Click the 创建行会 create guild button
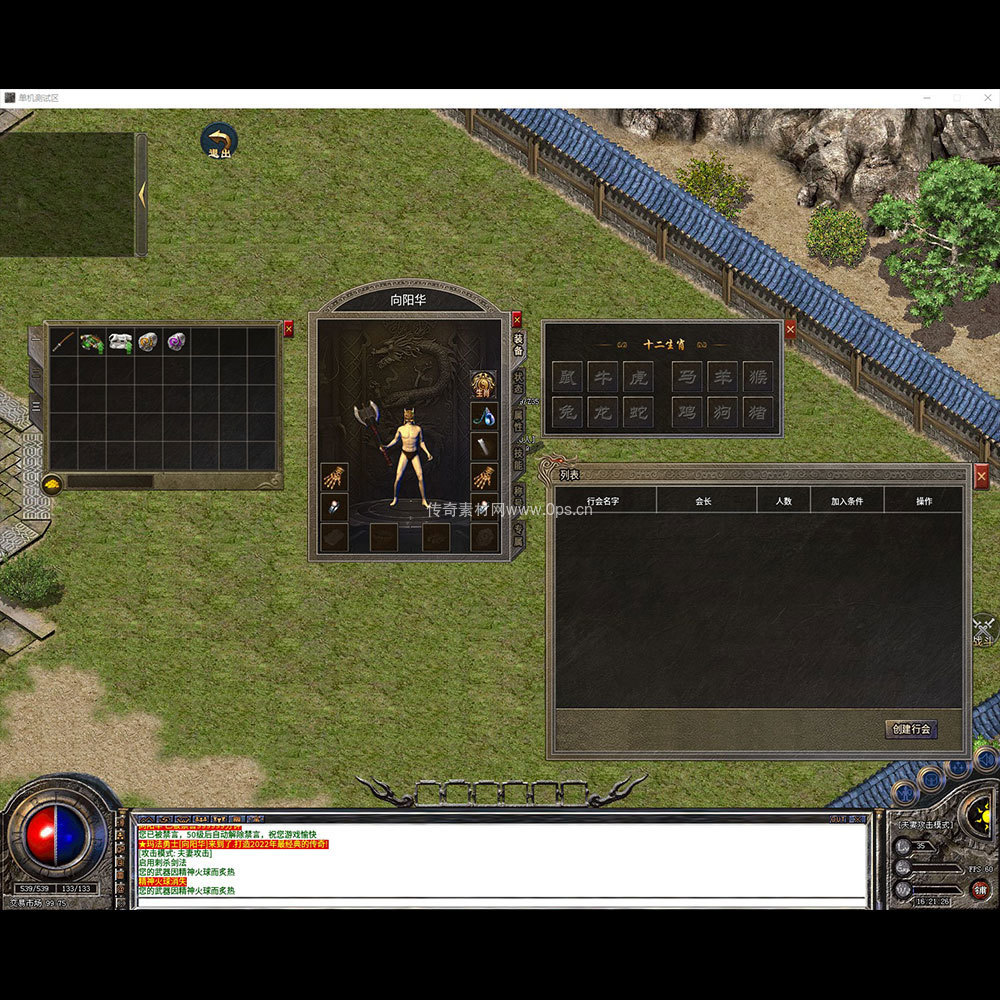Viewport: 1000px width, 1000px height. point(911,729)
